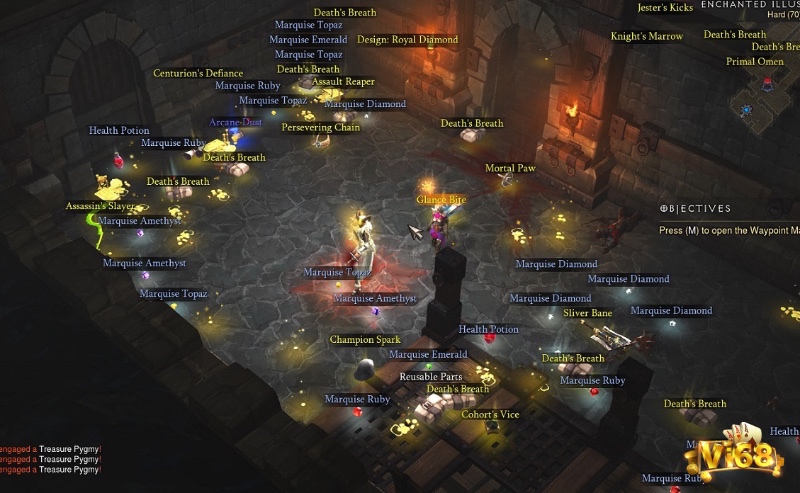The image size is (800, 493).
Task: Click the Assault Reaper item label
Action: pyautogui.click(x=343, y=82)
